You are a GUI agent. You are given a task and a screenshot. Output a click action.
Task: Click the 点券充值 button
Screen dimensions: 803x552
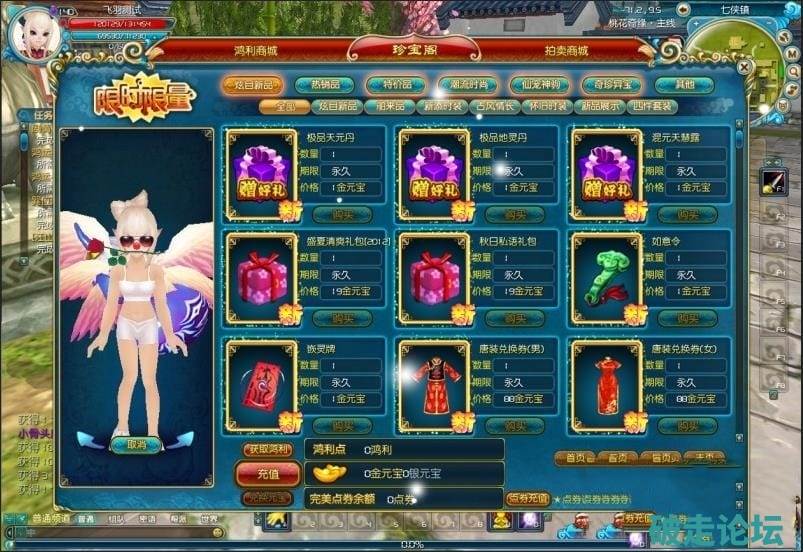click(x=527, y=497)
